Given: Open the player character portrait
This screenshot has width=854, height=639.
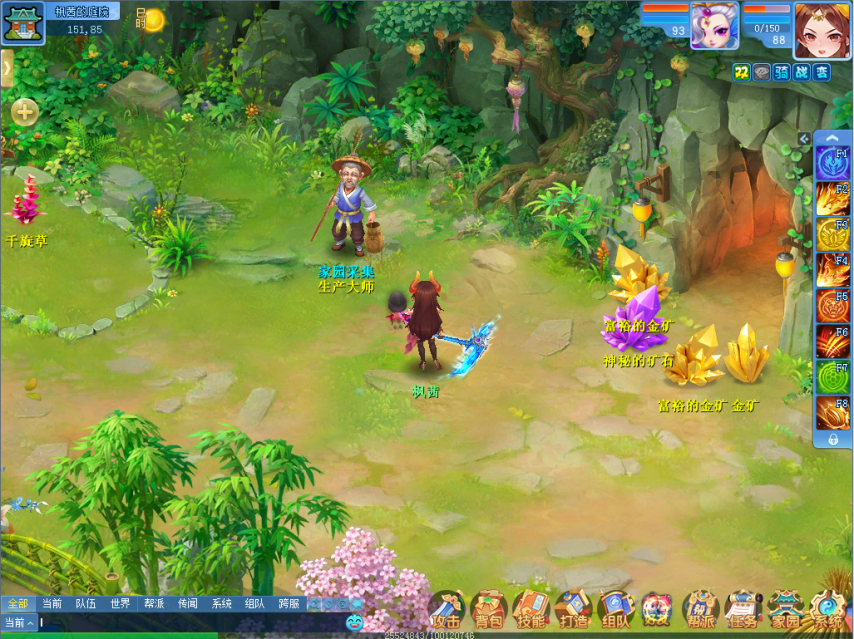Looking at the screenshot, I should [822, 29].
